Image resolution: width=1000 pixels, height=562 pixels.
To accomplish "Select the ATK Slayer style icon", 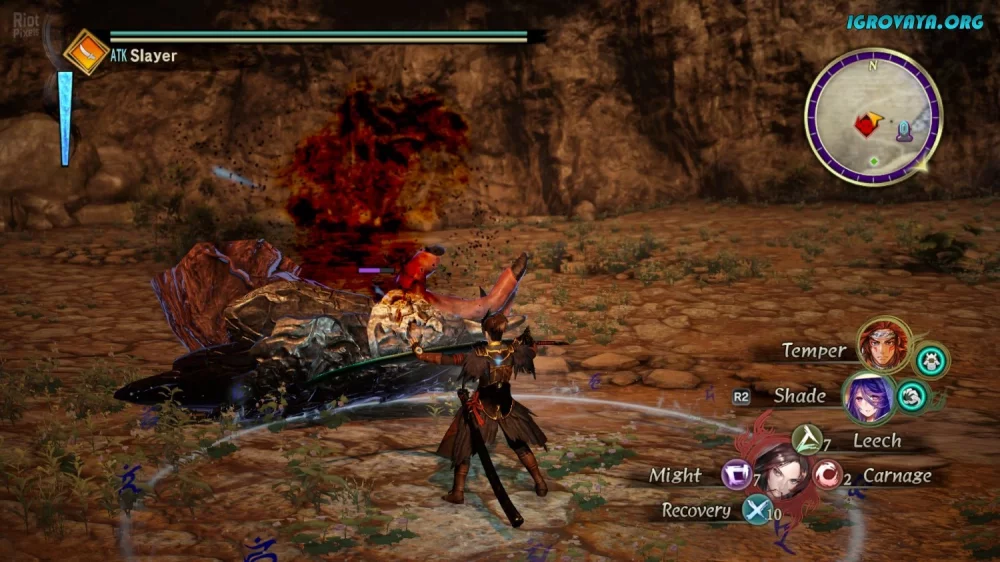I will [86, 53].
